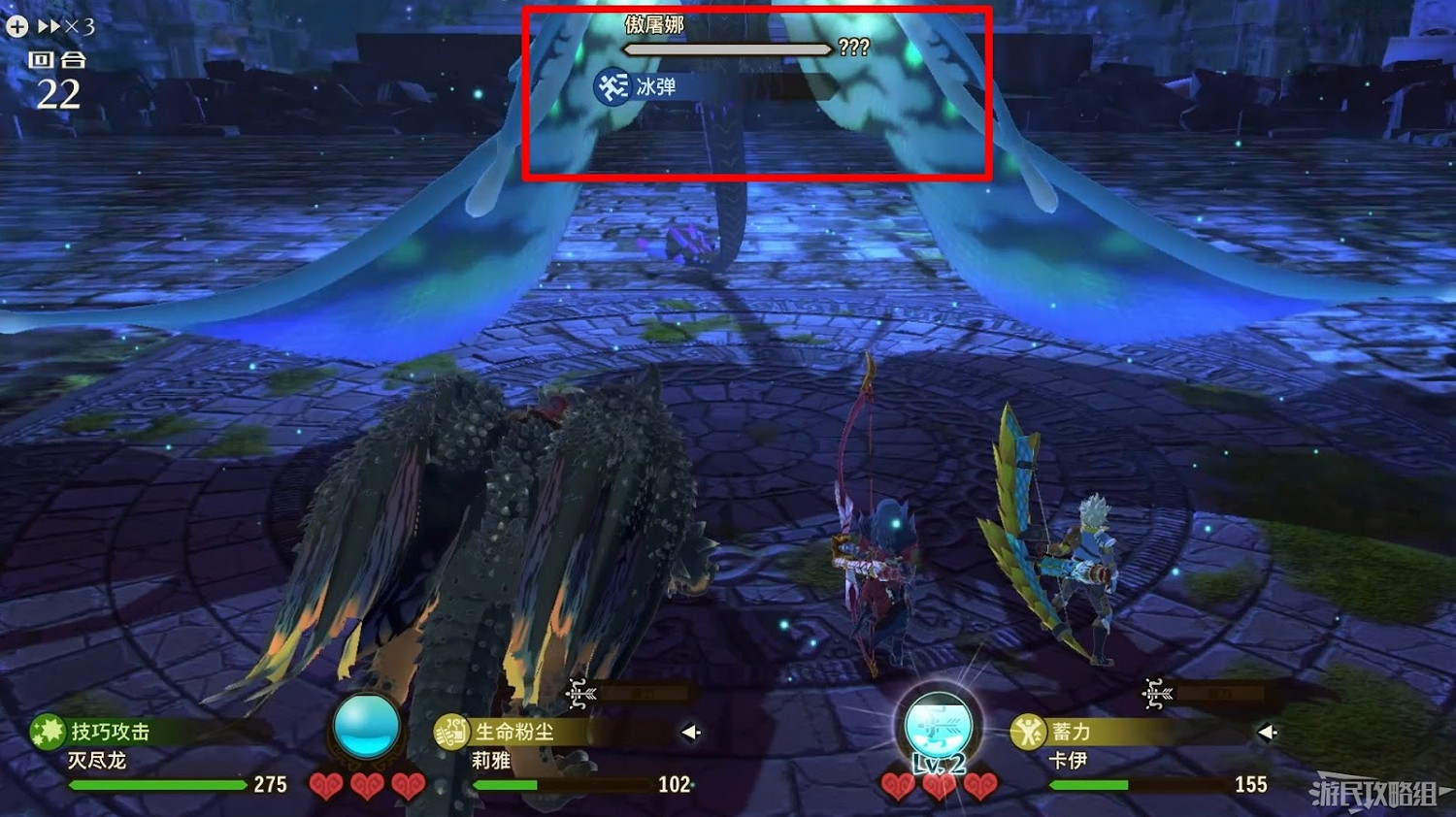Screen dimensions: 1456x817
Task: Click the 回合 turn counter showing 22
Action: point(60,76)
